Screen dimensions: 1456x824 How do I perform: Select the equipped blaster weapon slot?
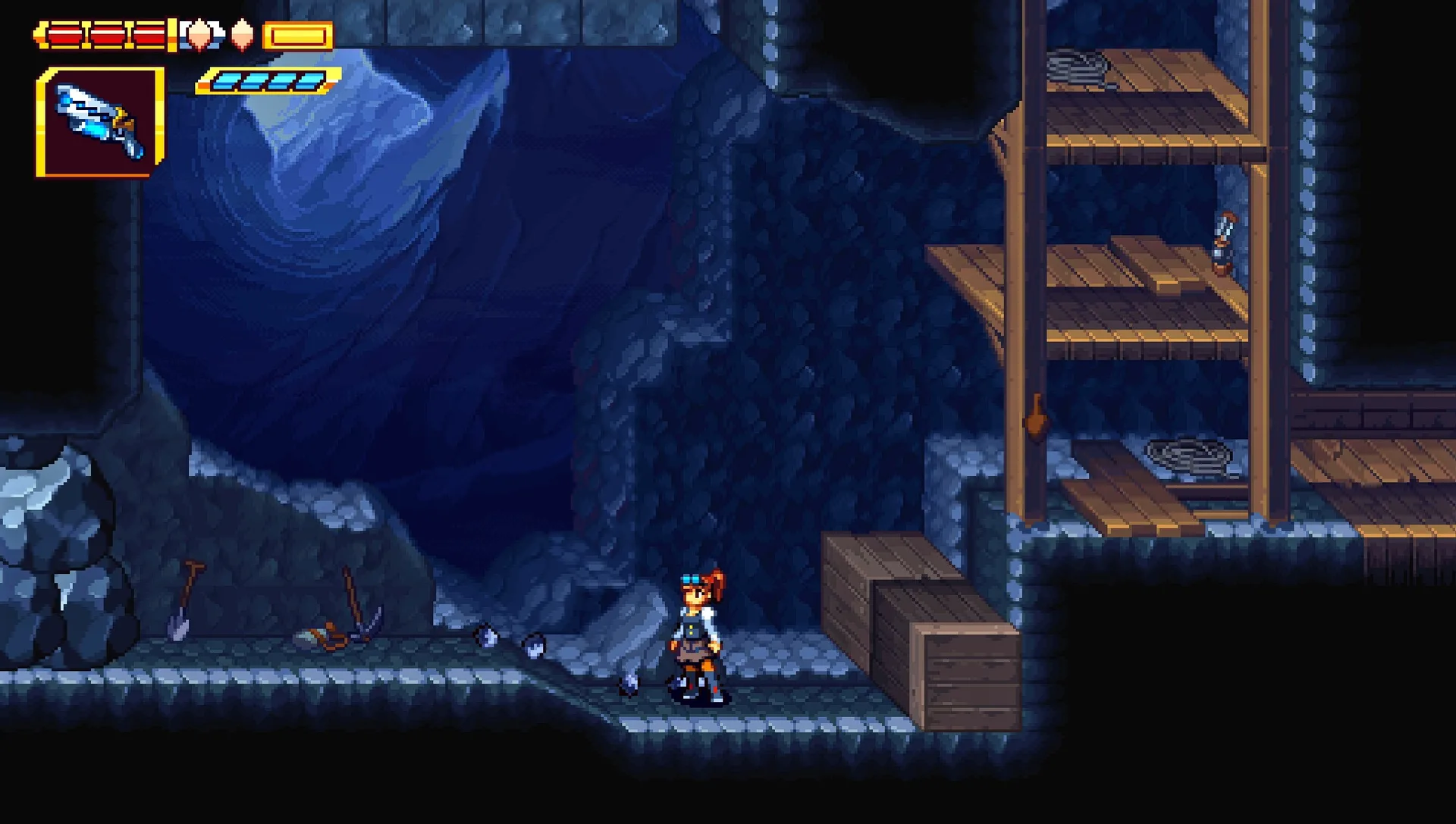tap(99, 121)
